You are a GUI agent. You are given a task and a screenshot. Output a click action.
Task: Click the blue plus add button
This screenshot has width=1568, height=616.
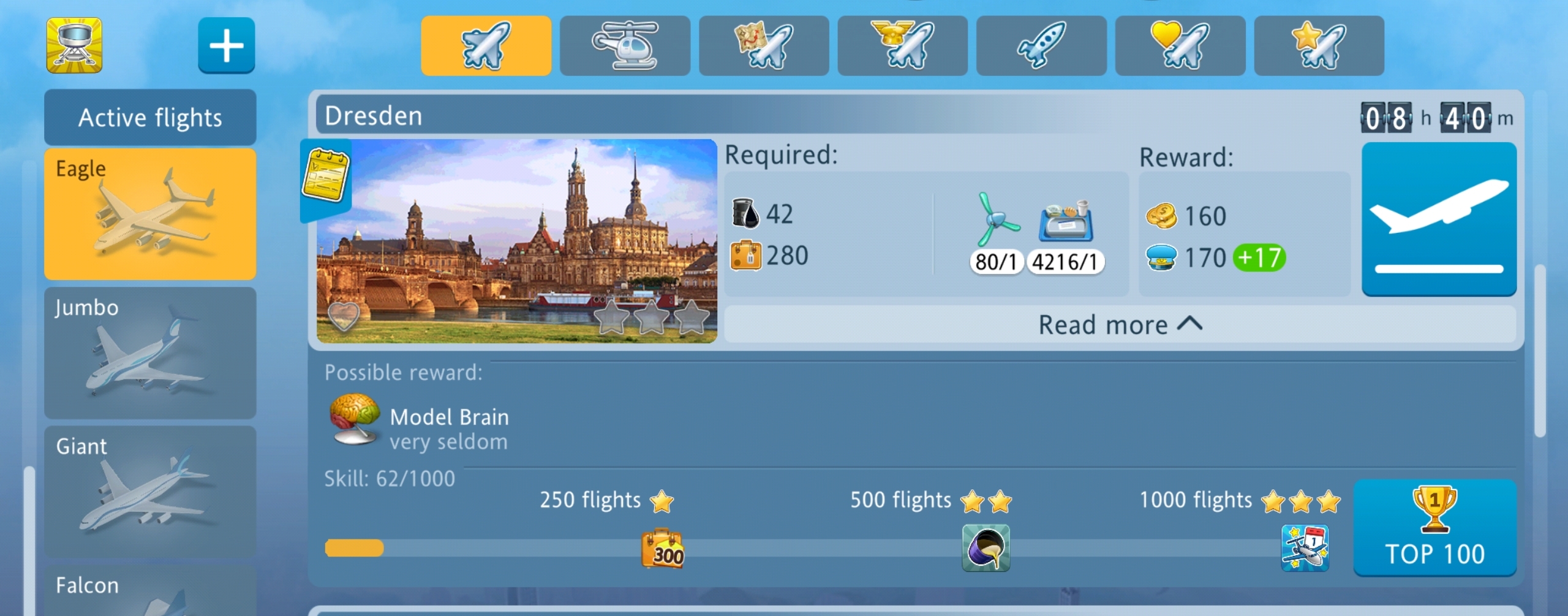pyautogui.click(x=226, y=45)
